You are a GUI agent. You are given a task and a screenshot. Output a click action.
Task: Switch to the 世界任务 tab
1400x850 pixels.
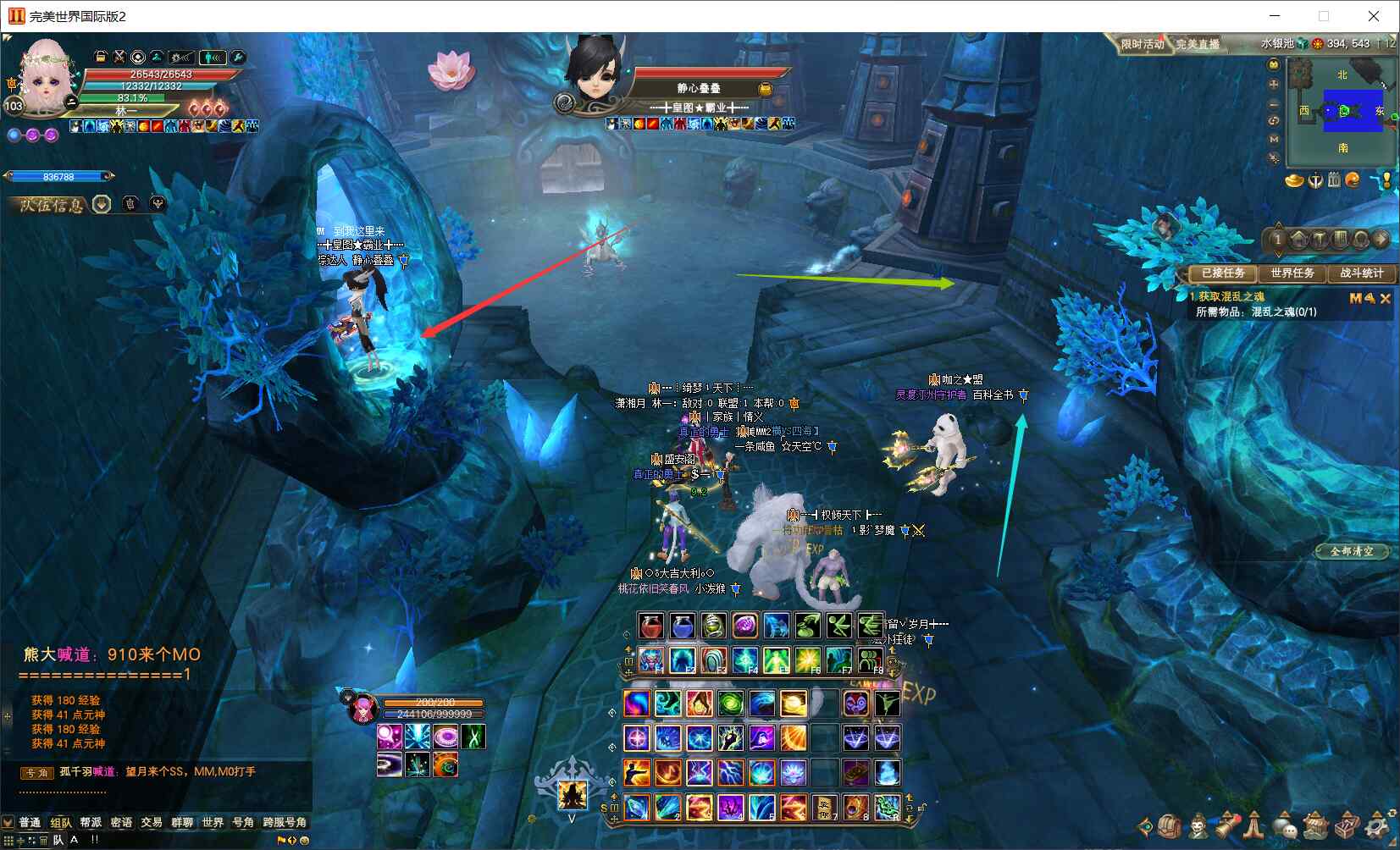tap(1292, 273)
